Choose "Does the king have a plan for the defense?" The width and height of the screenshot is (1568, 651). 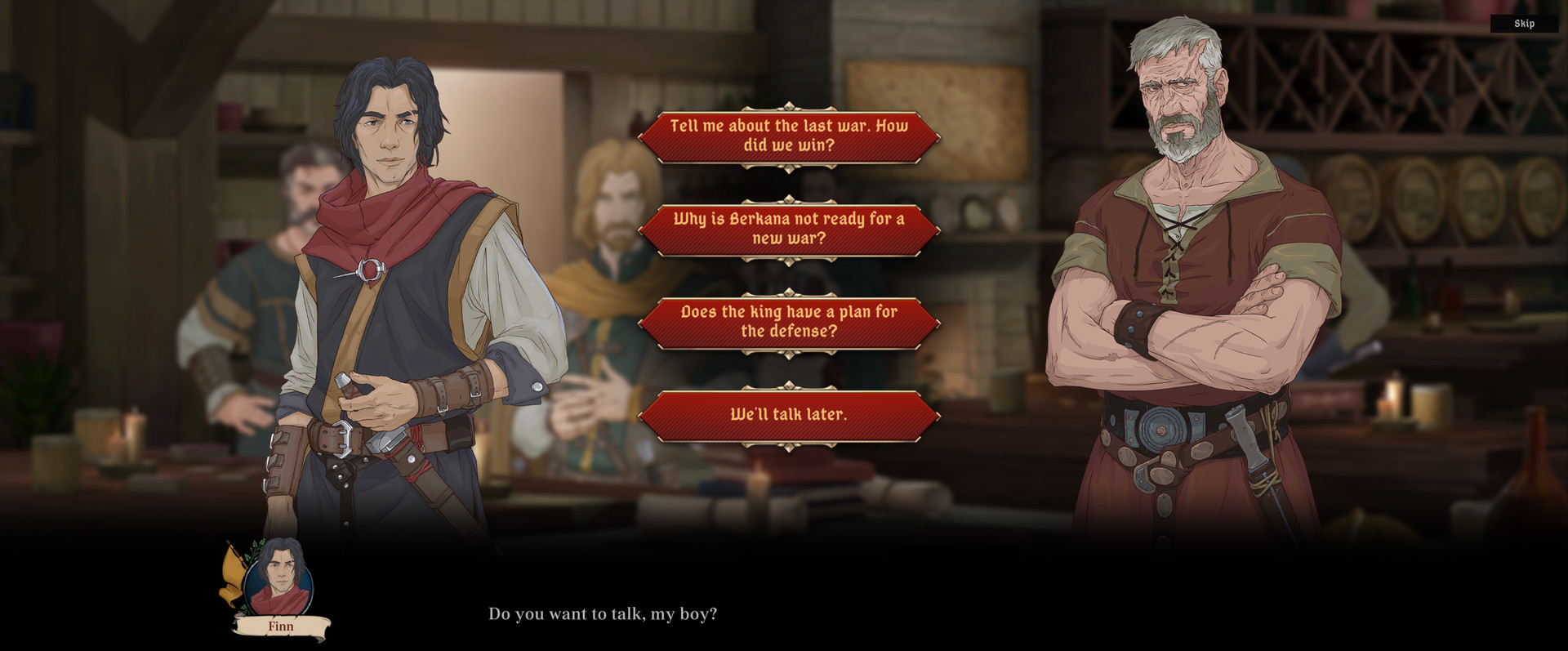pos(789,321)
